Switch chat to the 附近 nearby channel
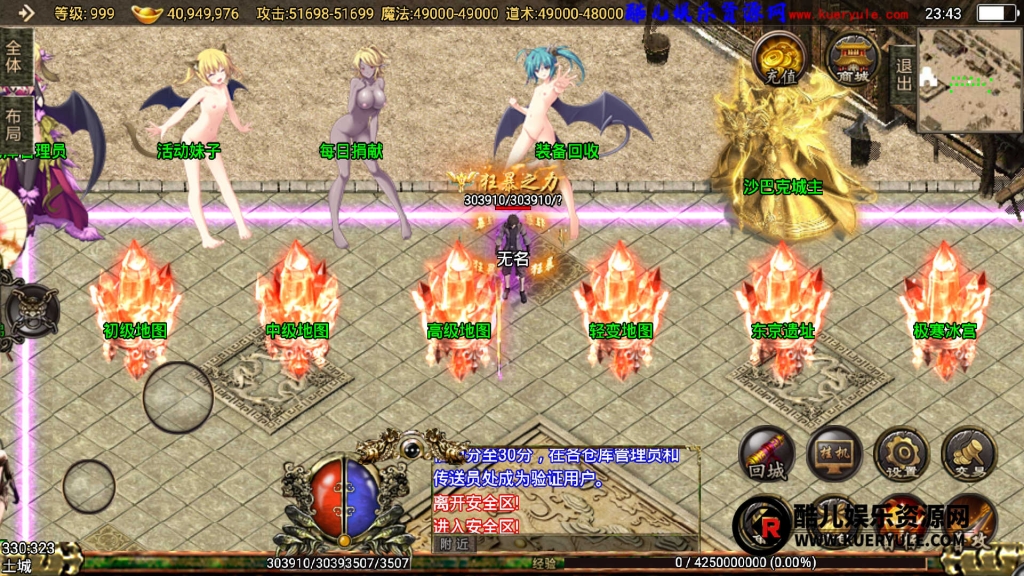This screenshot has height=576, width=1024. [453, 544]
